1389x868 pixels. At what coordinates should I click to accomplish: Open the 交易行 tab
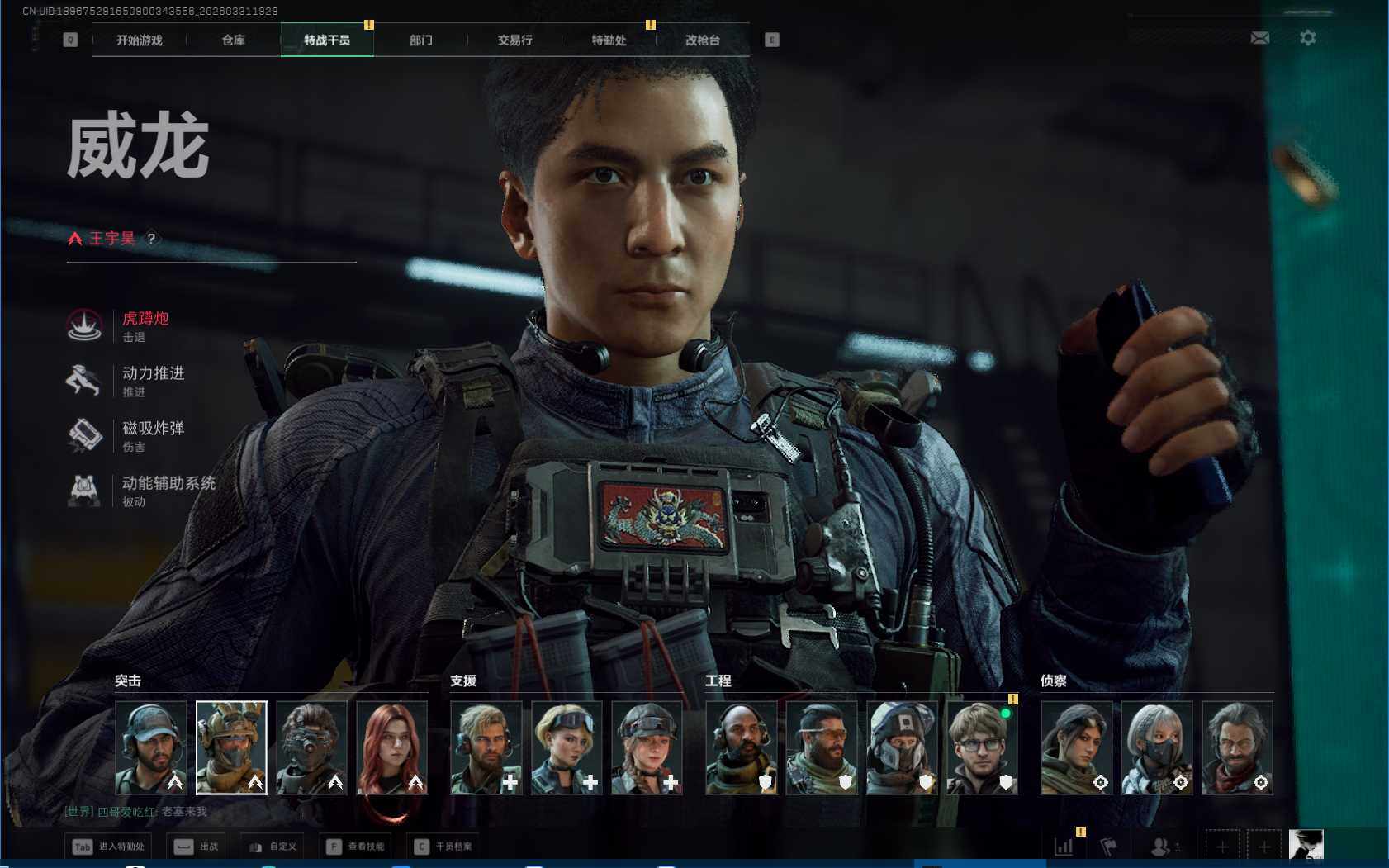click(514, 40)
